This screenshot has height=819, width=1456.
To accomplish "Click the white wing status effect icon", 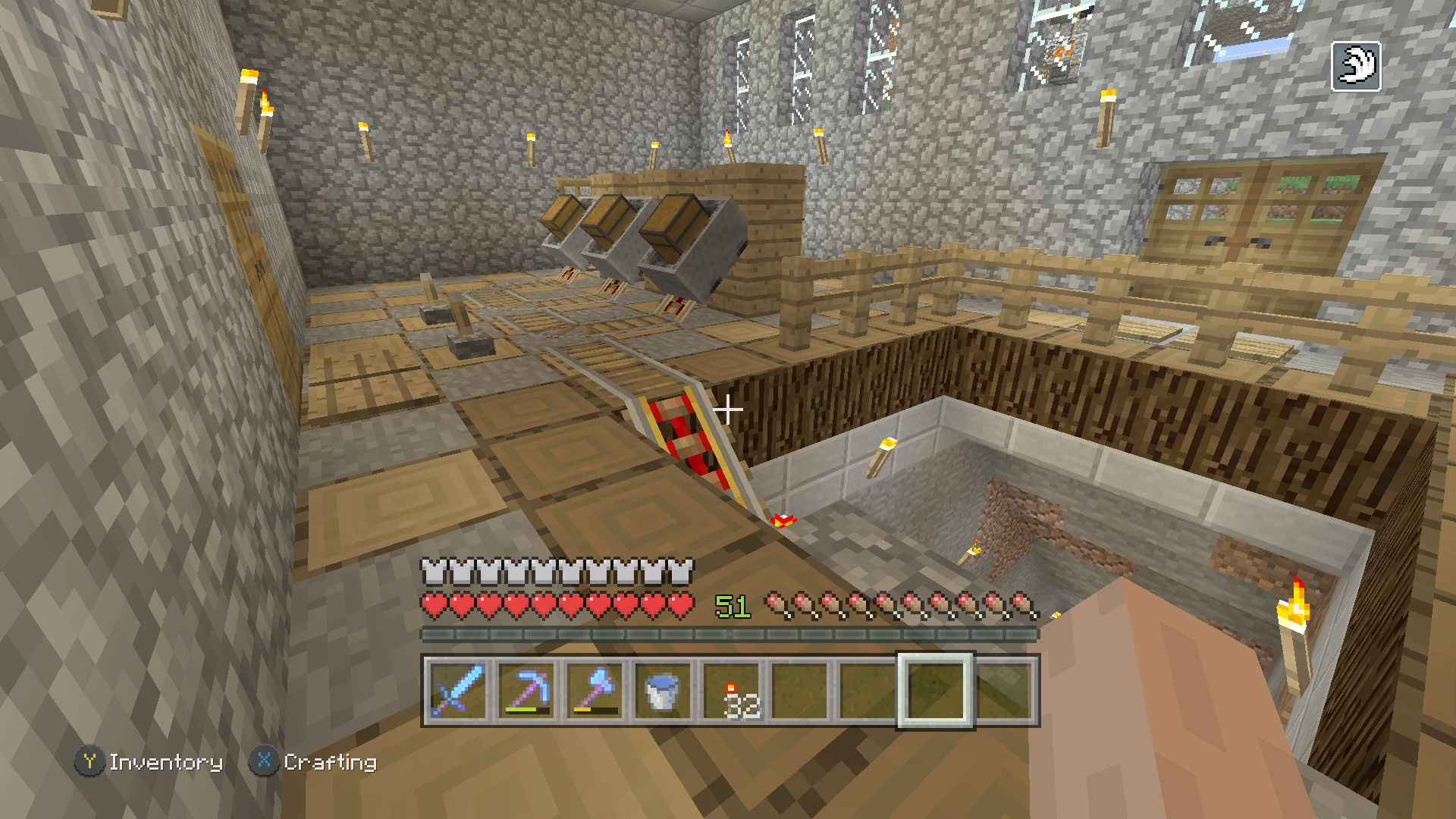I will [1356, 67].
